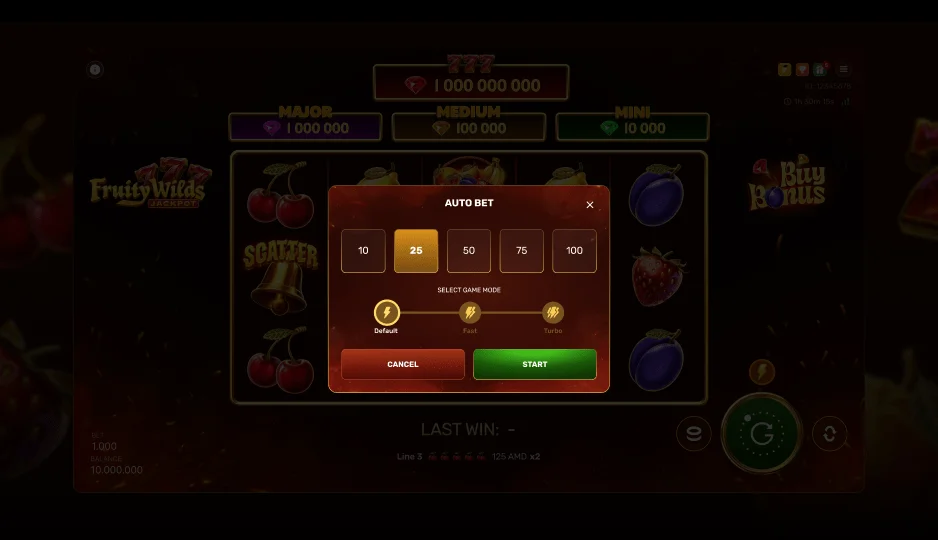
Task: Click the auto spin arrows icon
Action: pyautogui.click(x=829, y=434)
